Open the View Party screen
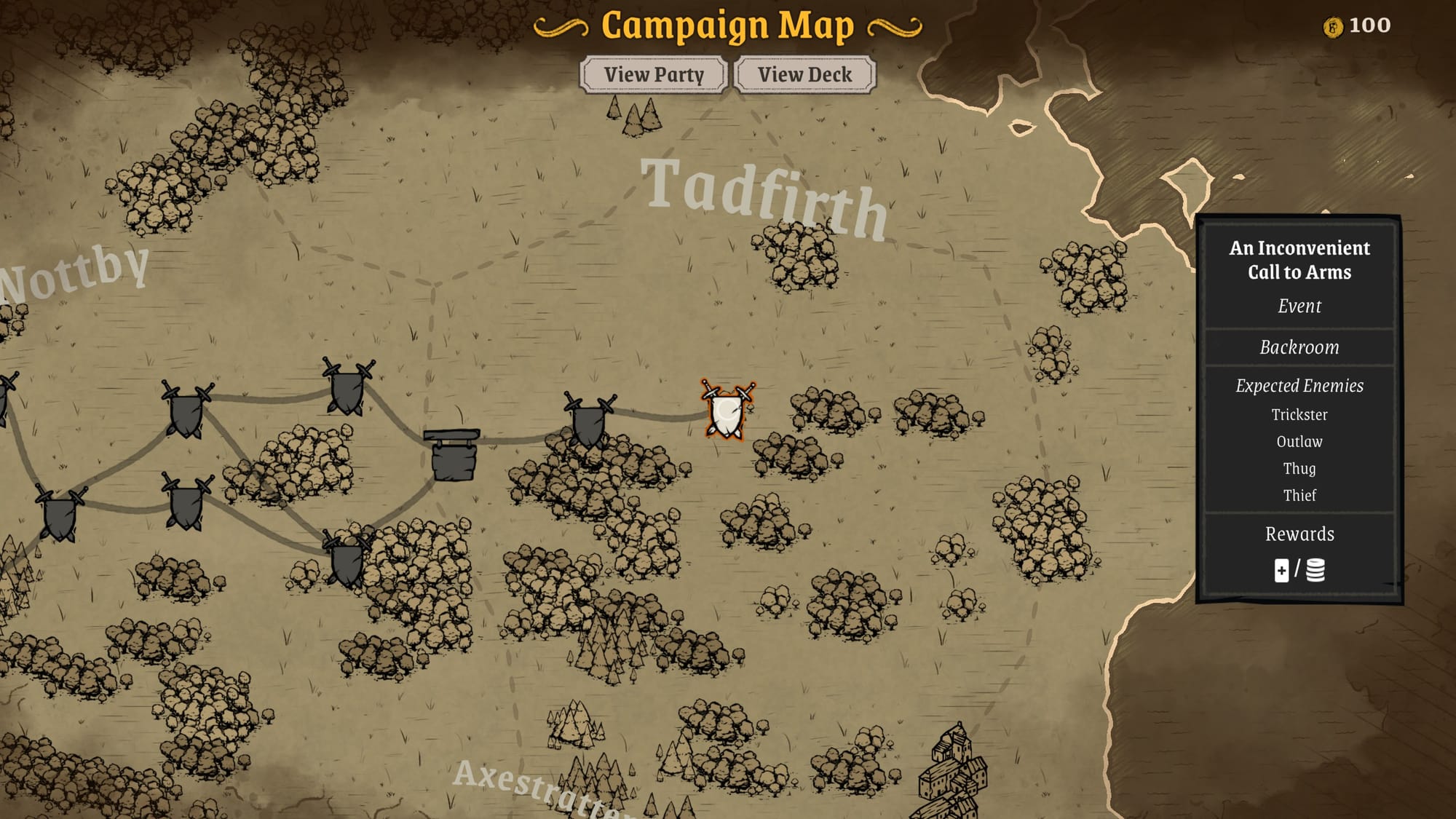Screen dimensions: 1456x819 pyautogui.click(x=652, y=74)
